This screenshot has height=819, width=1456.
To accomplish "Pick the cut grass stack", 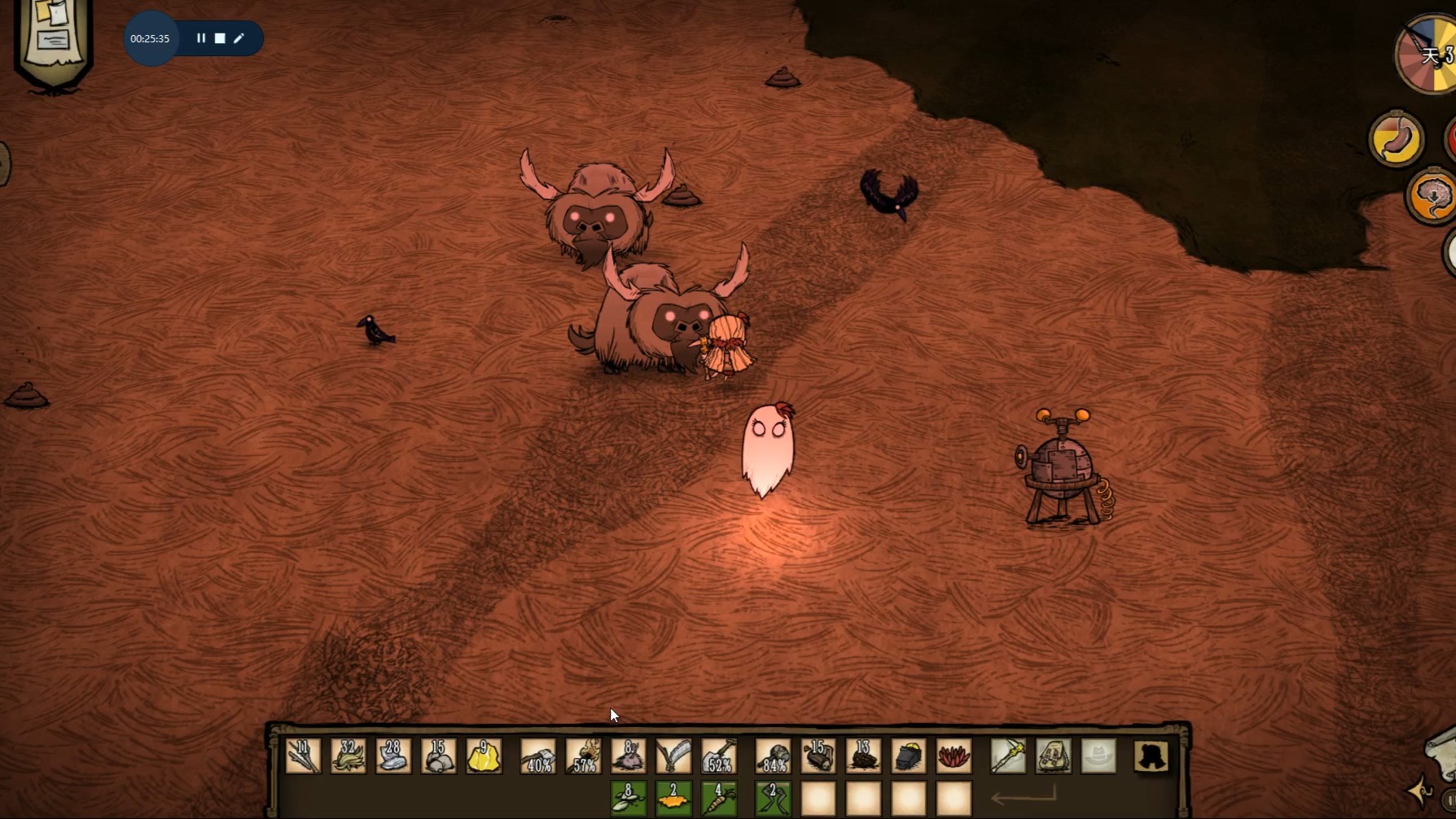I will point(348,756).
